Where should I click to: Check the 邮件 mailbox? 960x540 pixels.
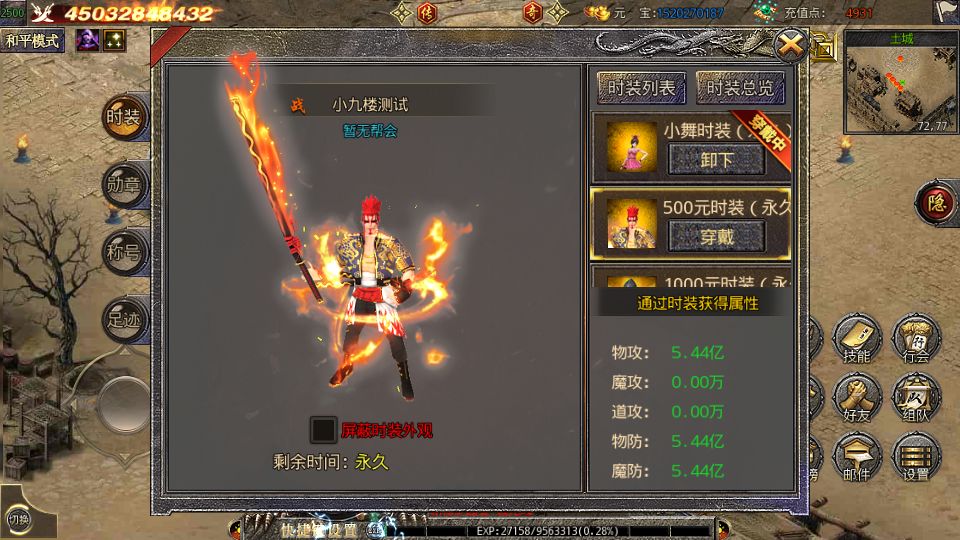pos(856,458)
